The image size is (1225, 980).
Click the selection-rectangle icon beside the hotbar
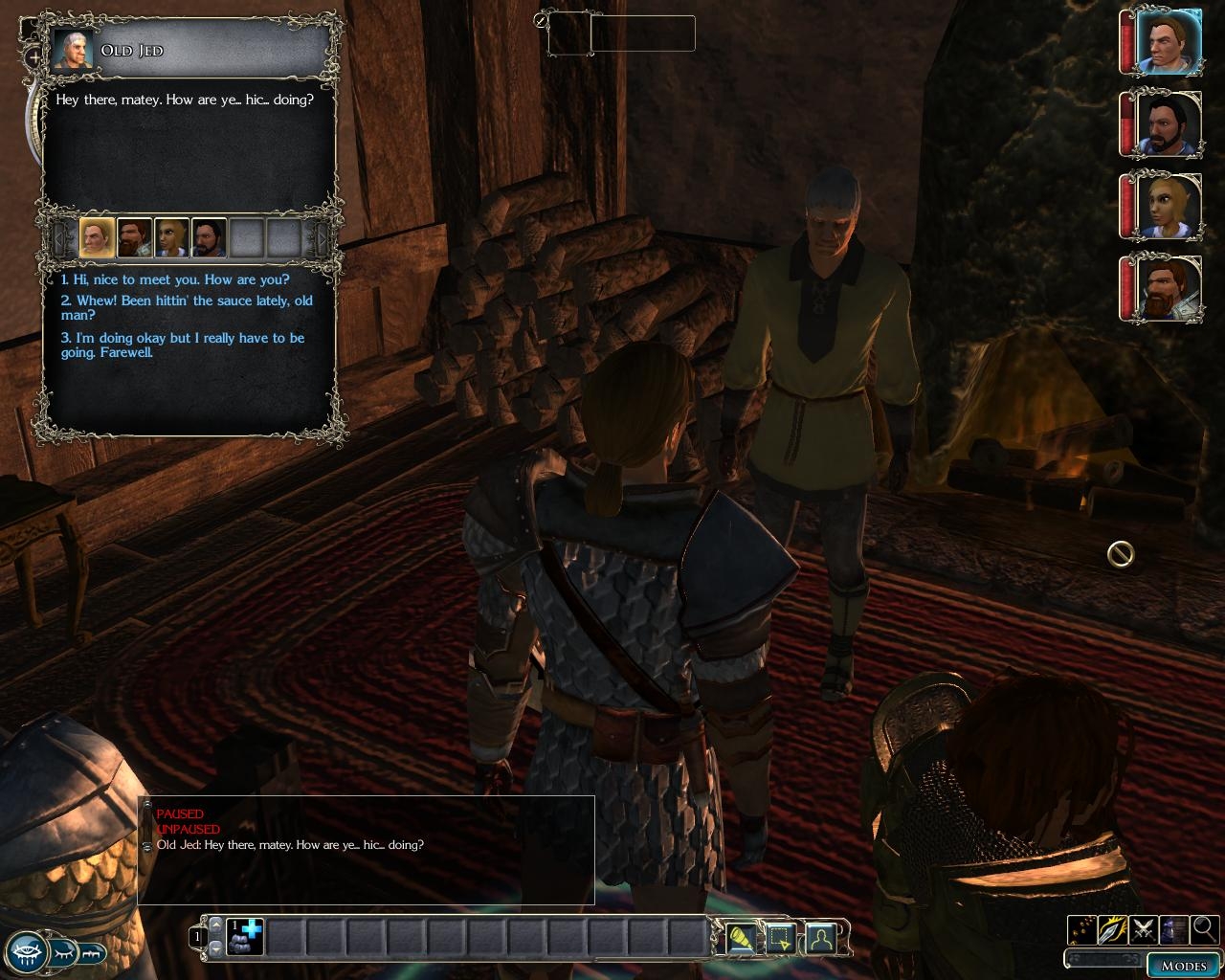pyautogui.click(x=781, y=938)
